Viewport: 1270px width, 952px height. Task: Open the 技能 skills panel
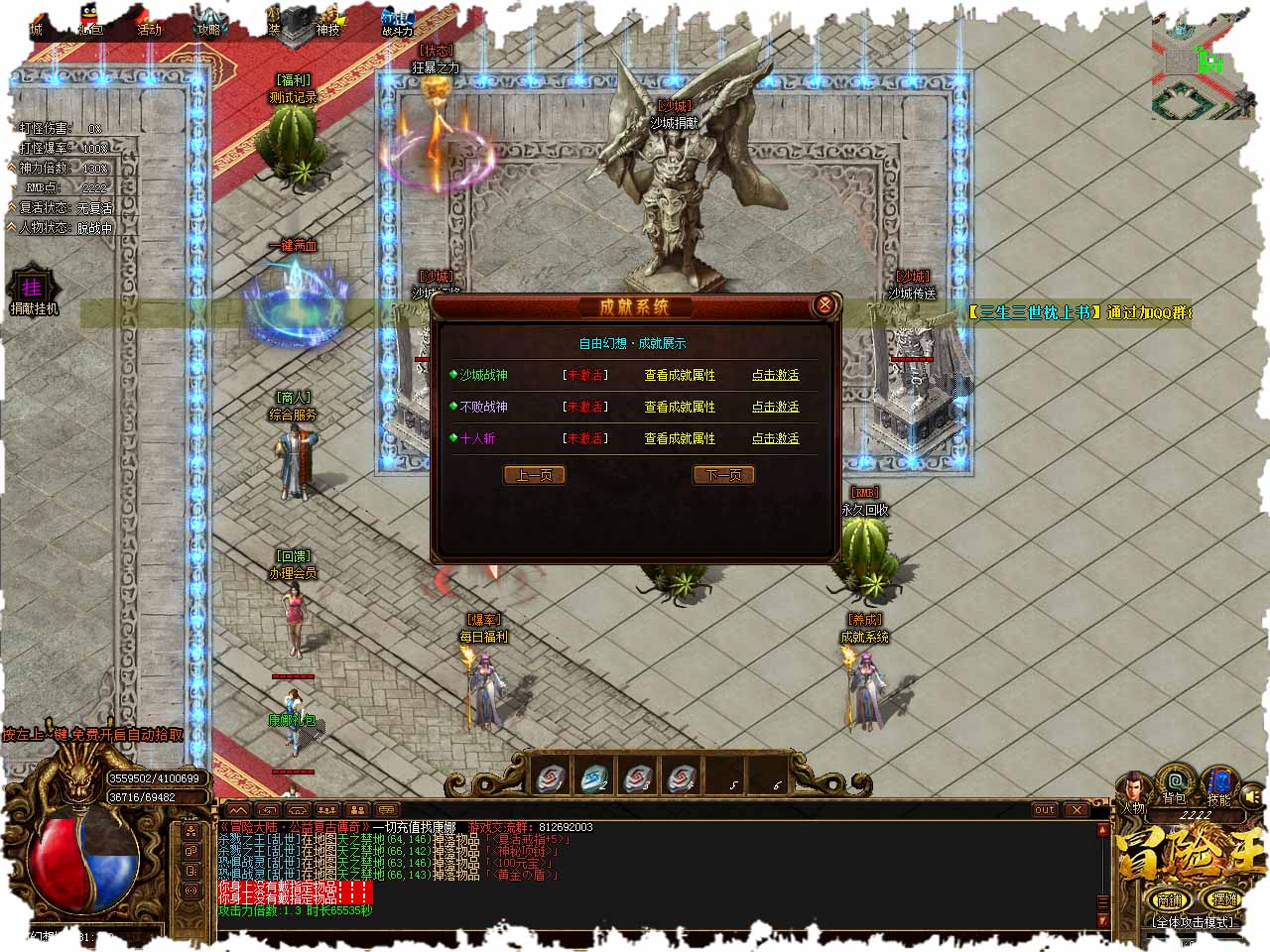1218,785
